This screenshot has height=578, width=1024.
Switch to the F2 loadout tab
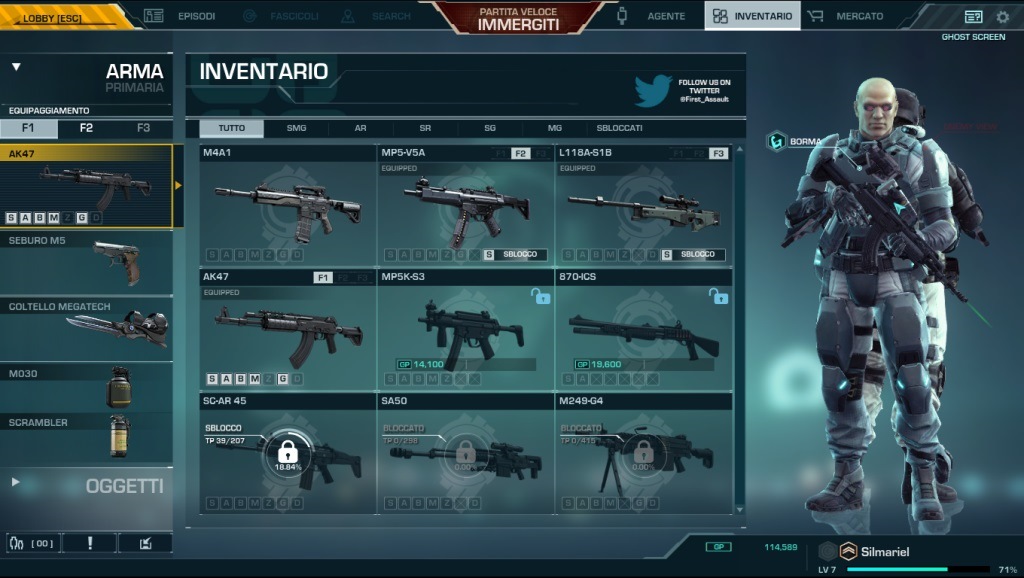(86, 128)
